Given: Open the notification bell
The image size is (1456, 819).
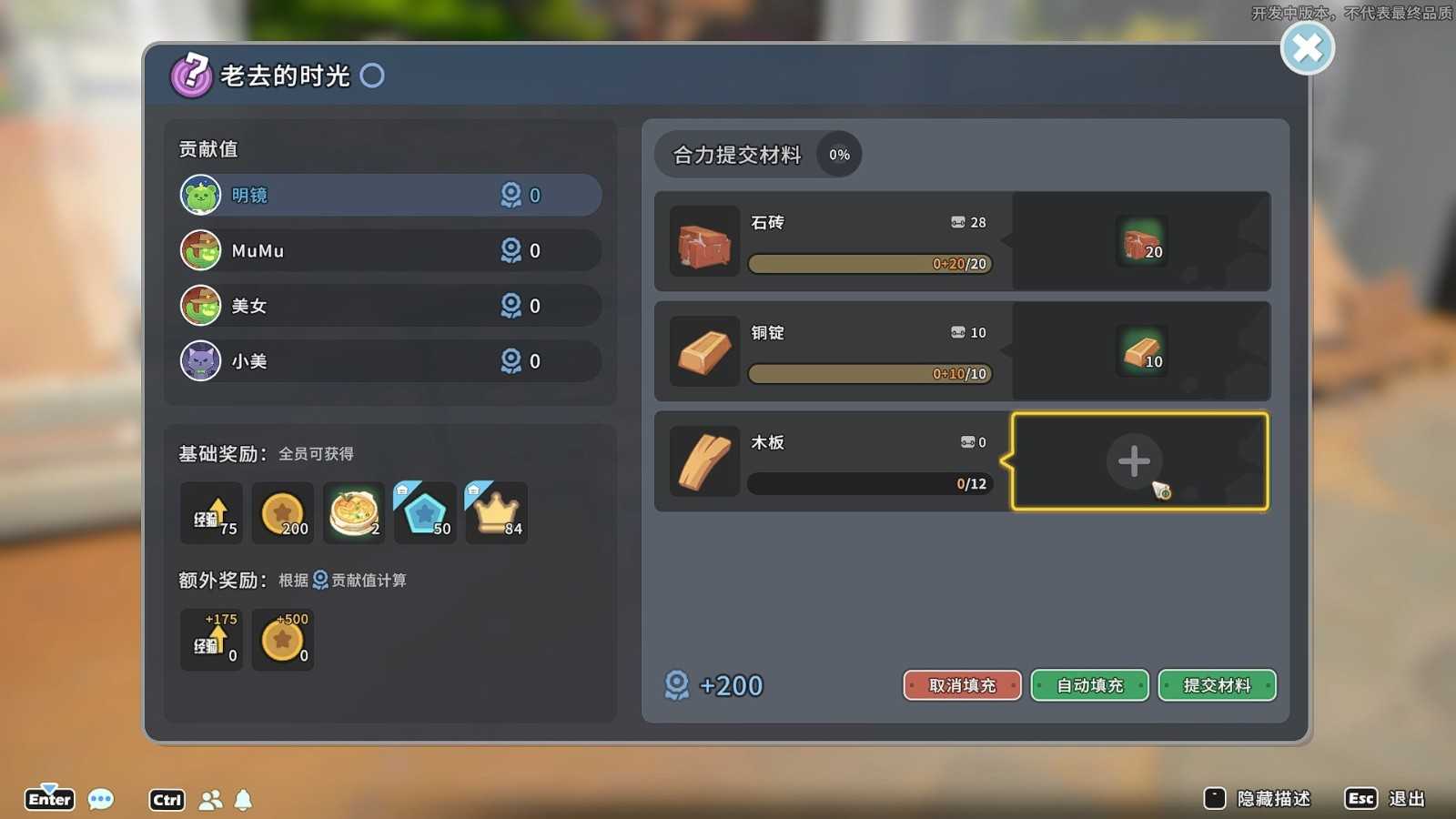Looking at the screenshot, I should click(x=243, y=800).
